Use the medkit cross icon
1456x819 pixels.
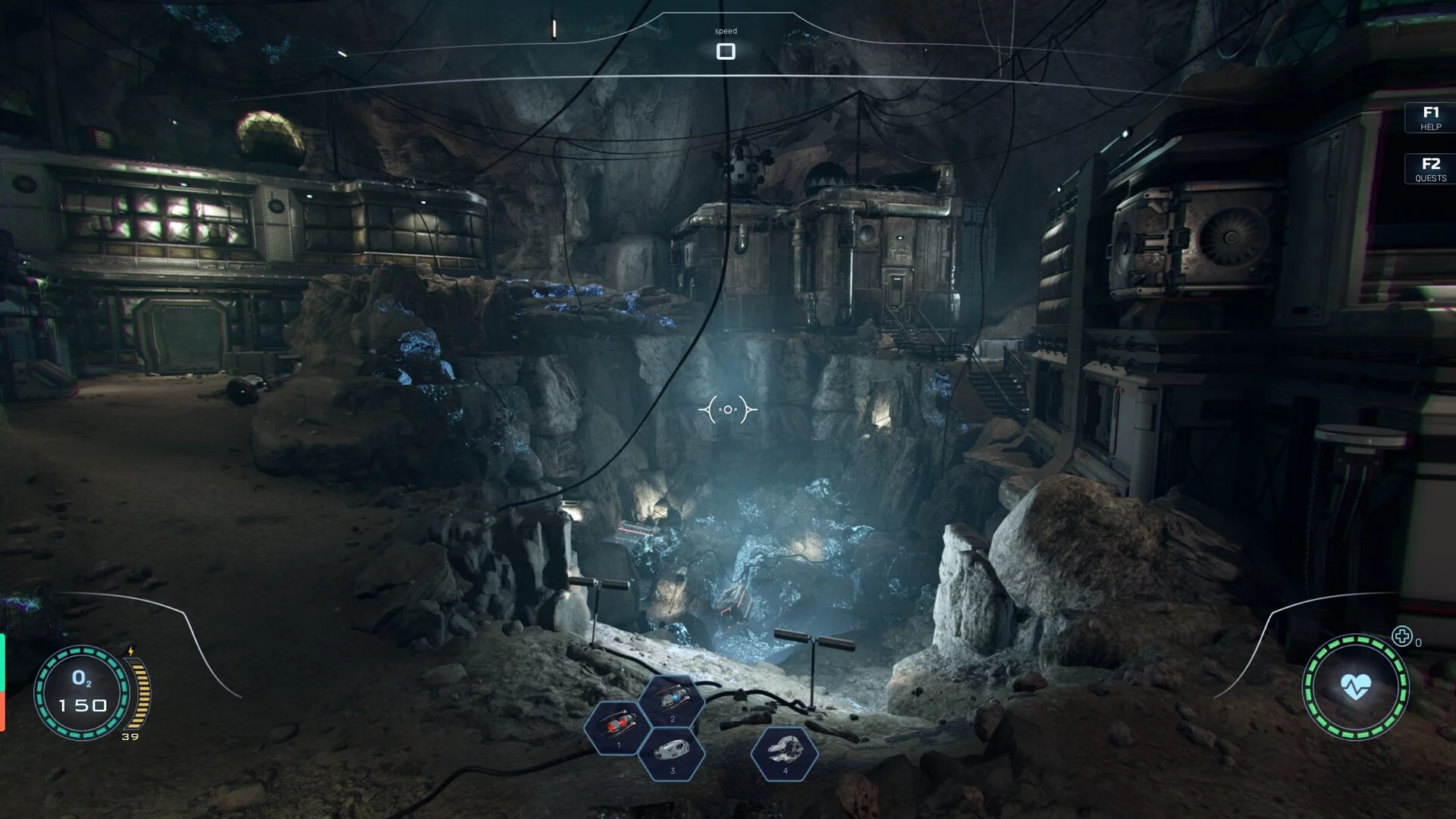point(1401,637)
